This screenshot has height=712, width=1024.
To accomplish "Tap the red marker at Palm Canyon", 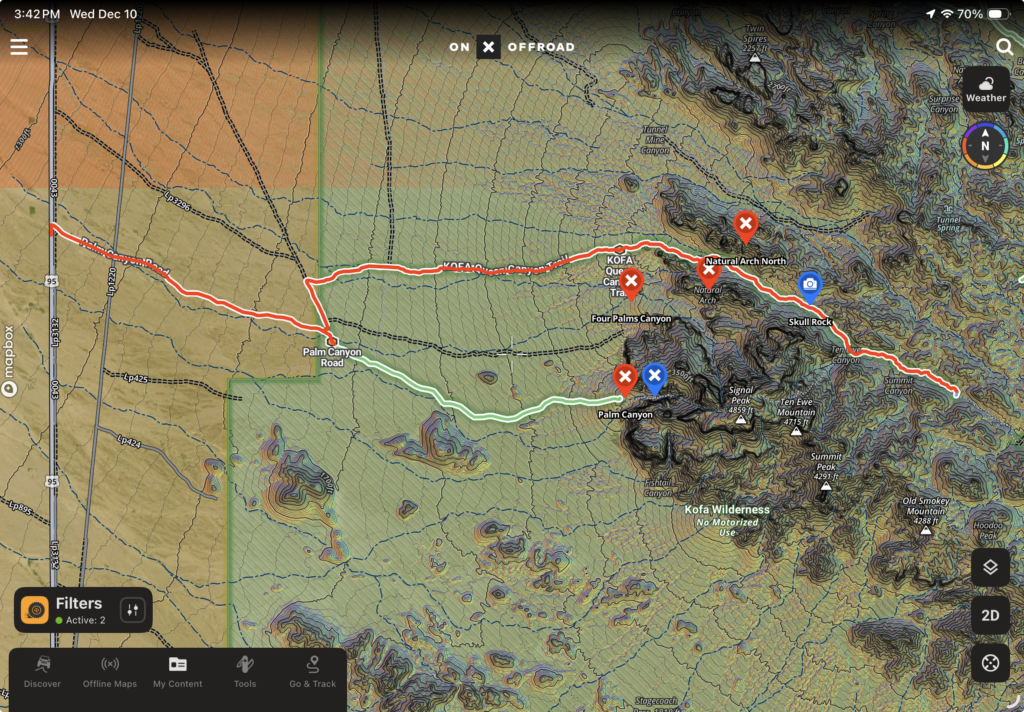I will click(625, 377).
